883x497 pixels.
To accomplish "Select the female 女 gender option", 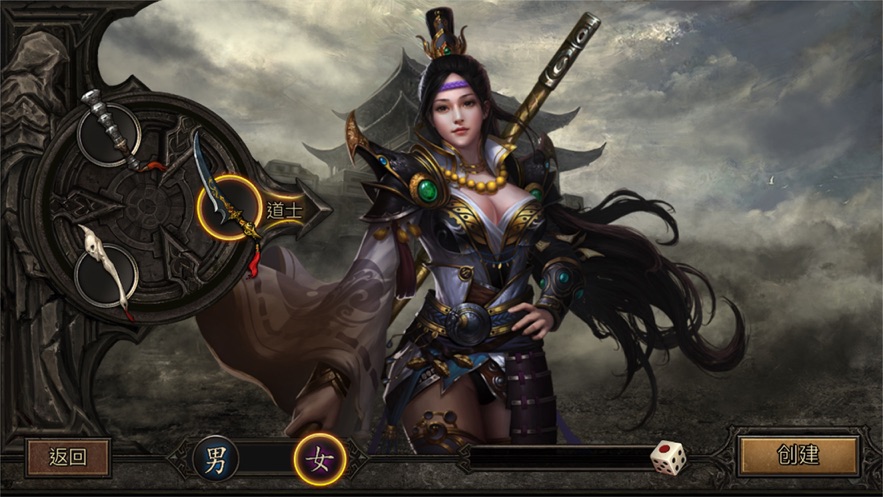I will click(320, 460).
